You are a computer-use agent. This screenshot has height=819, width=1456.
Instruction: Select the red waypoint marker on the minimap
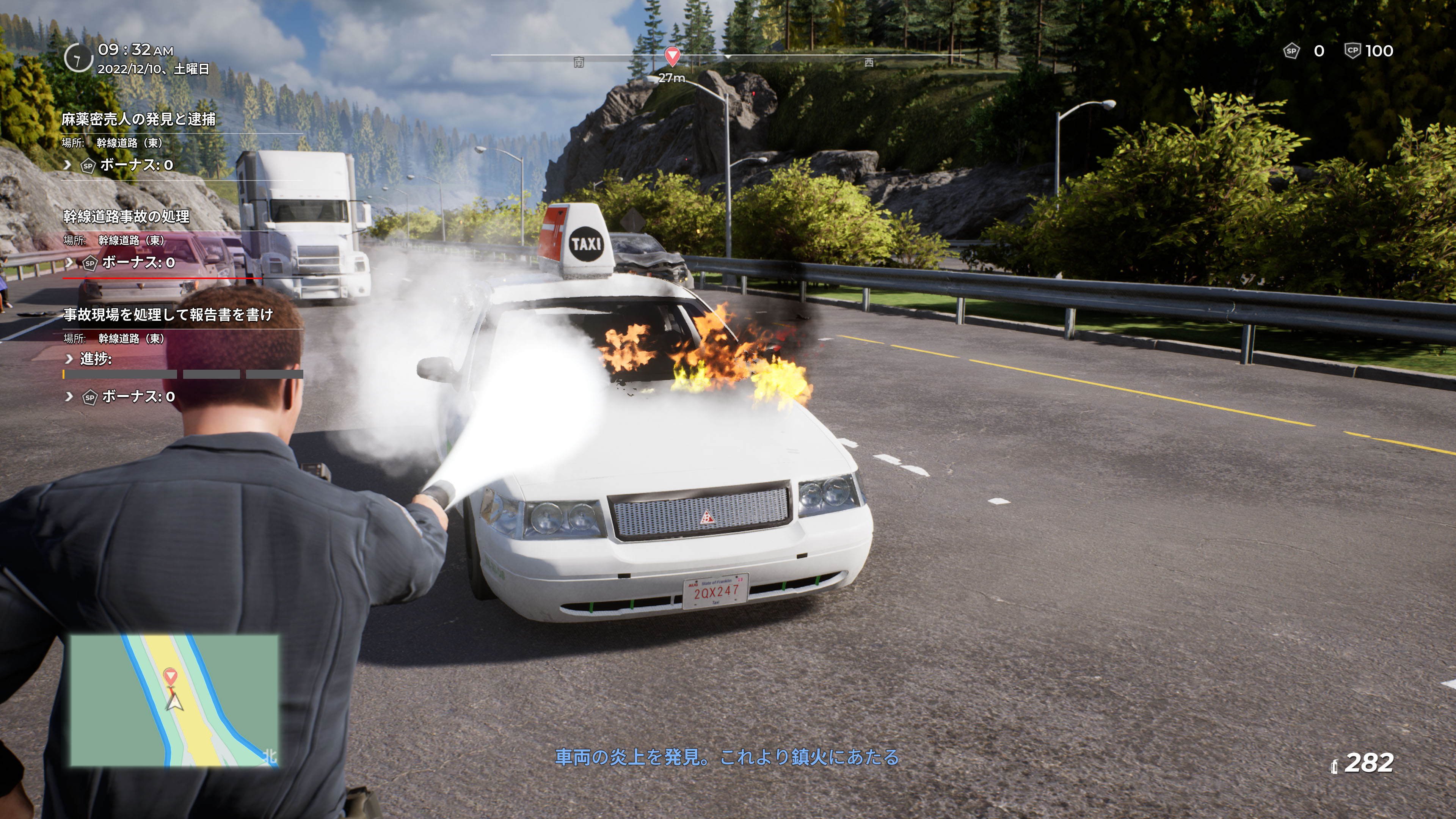pyautogui.click(x=170, y=675)
